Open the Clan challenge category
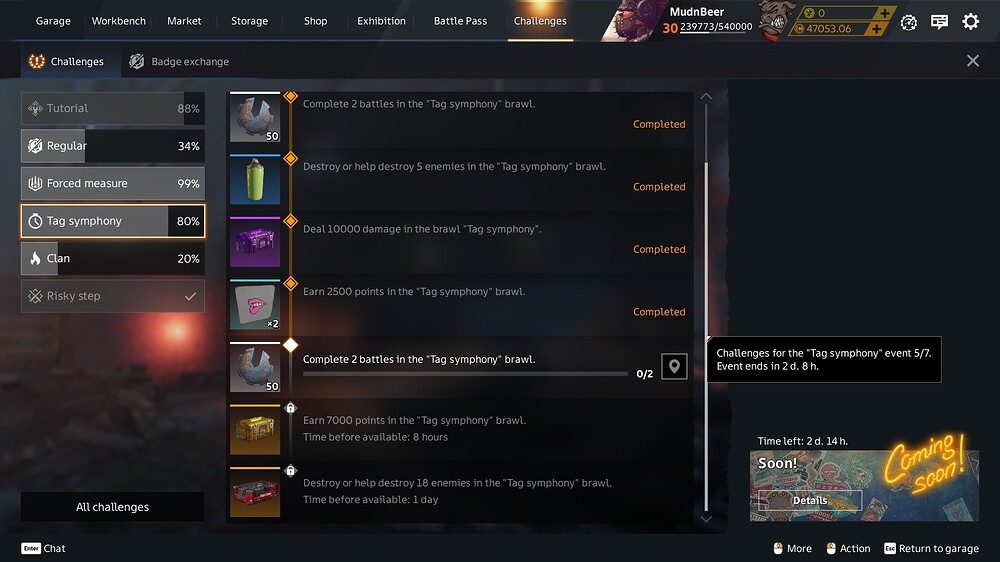 [x=112, y=259]
